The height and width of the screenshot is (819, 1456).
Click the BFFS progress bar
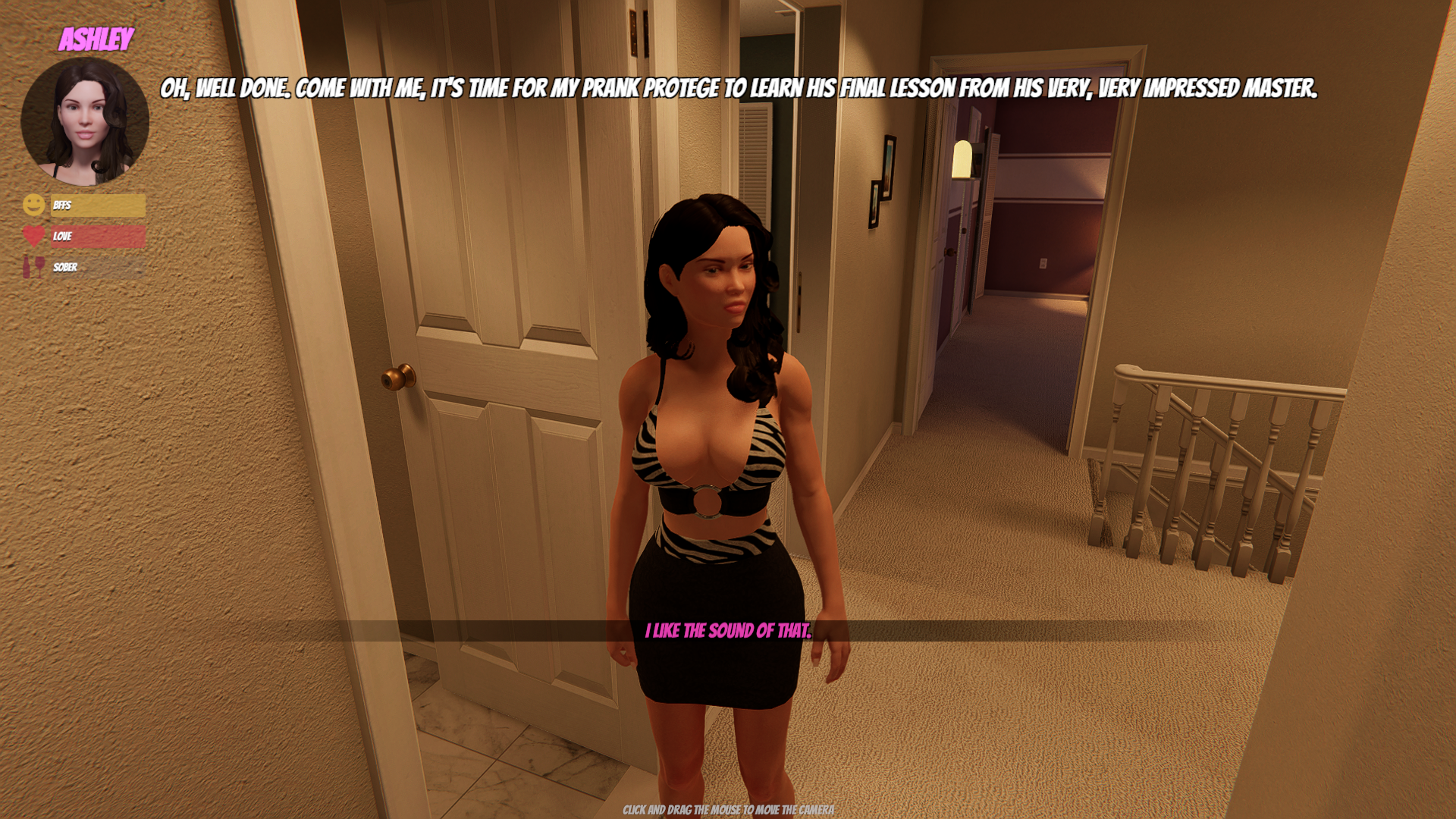coord(99,205)
